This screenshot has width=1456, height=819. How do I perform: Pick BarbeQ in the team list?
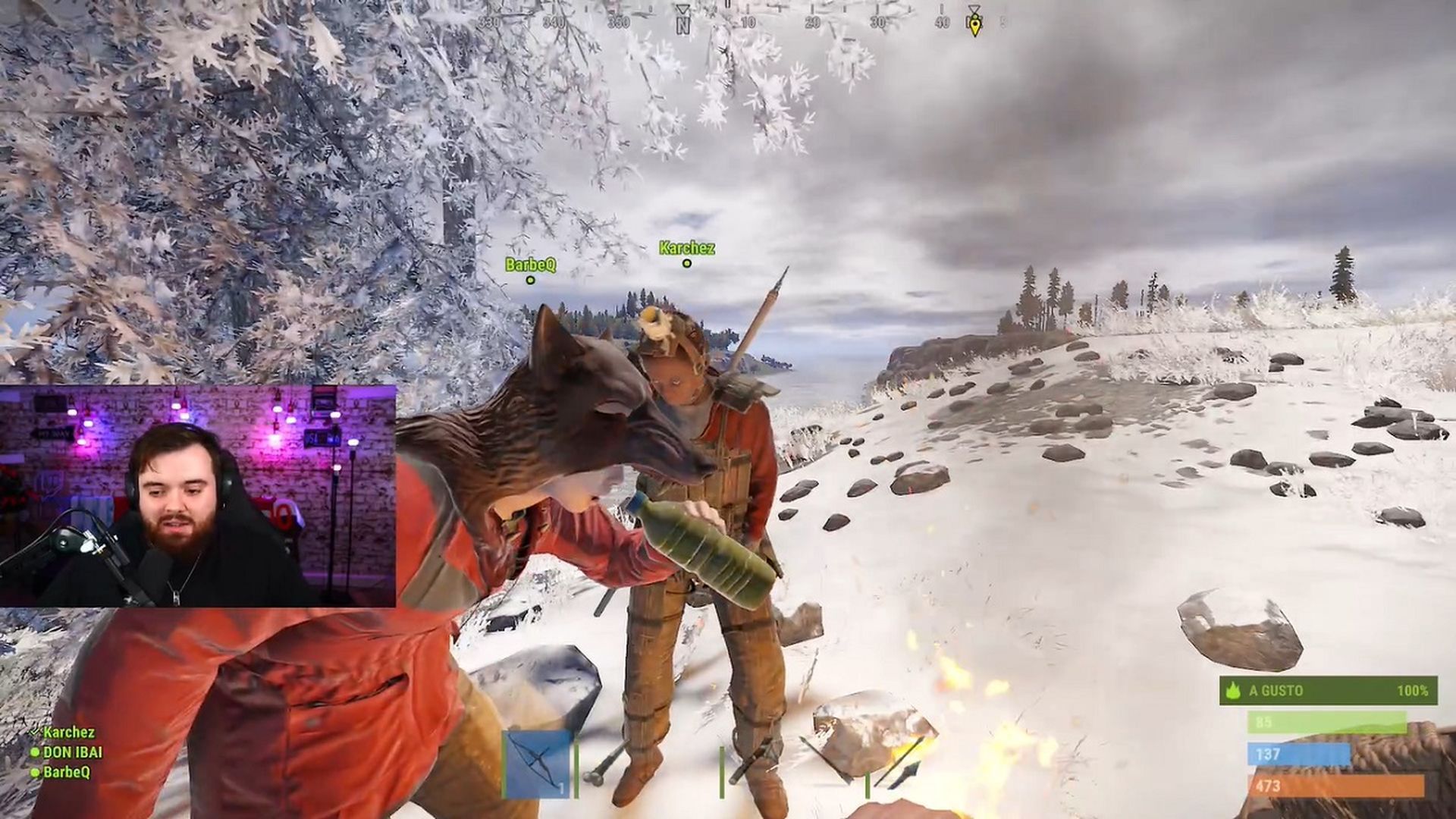(66, 772)
